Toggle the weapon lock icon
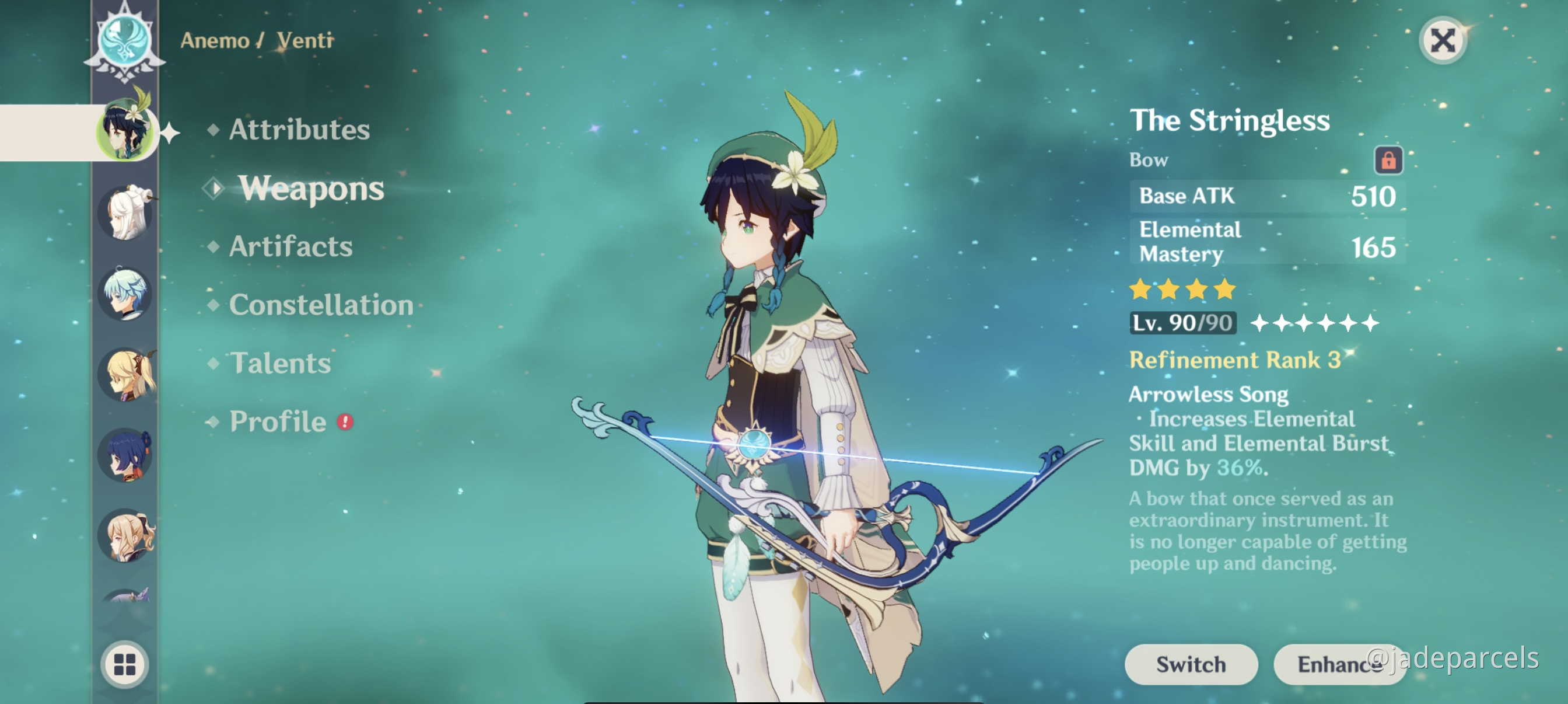 tap(1391, 161)
